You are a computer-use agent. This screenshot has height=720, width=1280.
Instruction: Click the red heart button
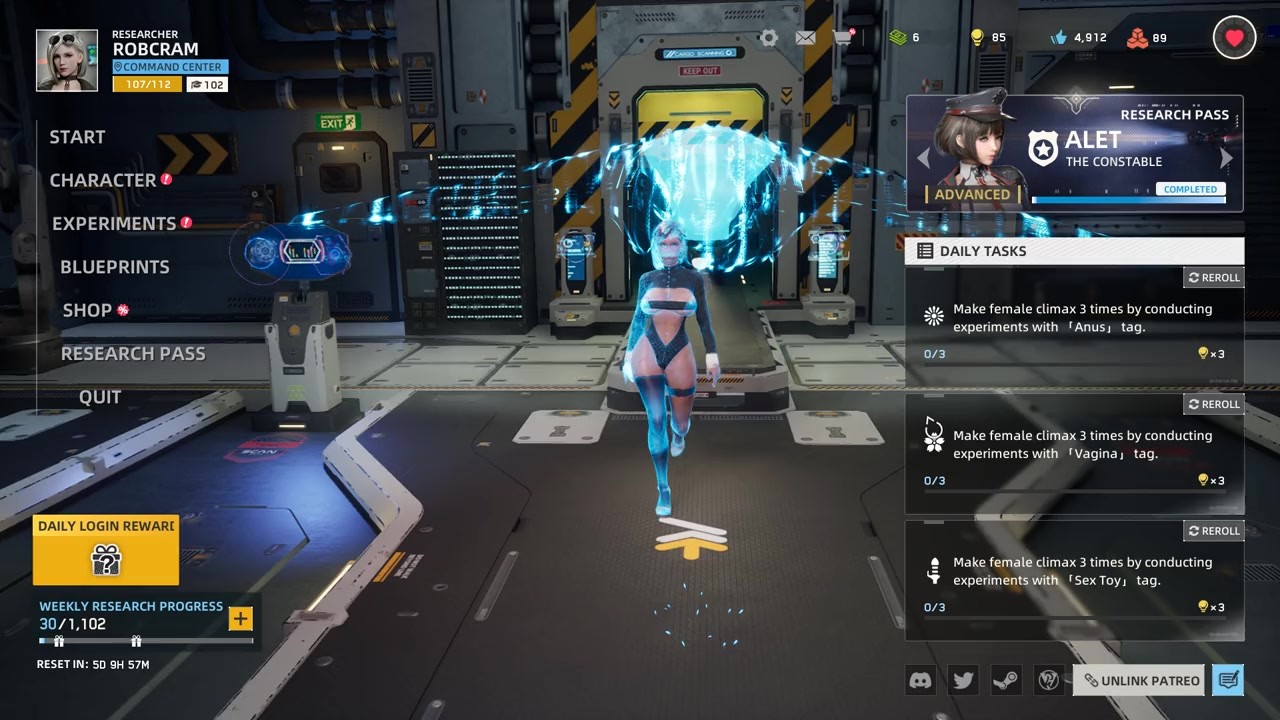(x=1234, y=38)
